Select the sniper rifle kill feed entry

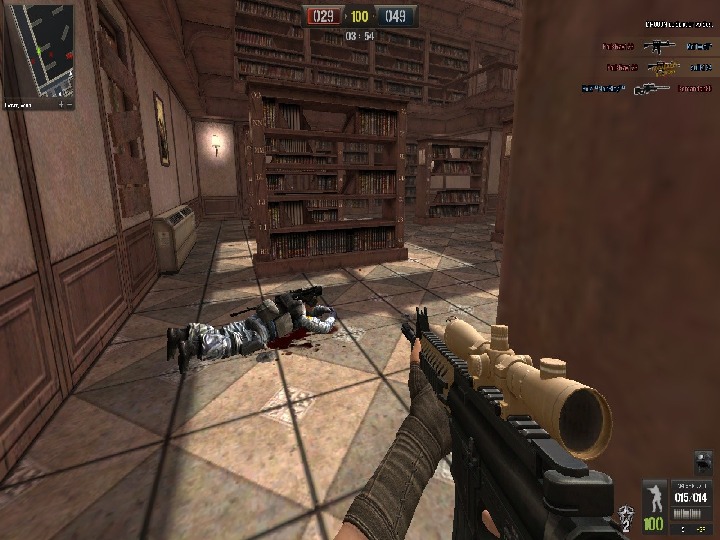point(651,89)
